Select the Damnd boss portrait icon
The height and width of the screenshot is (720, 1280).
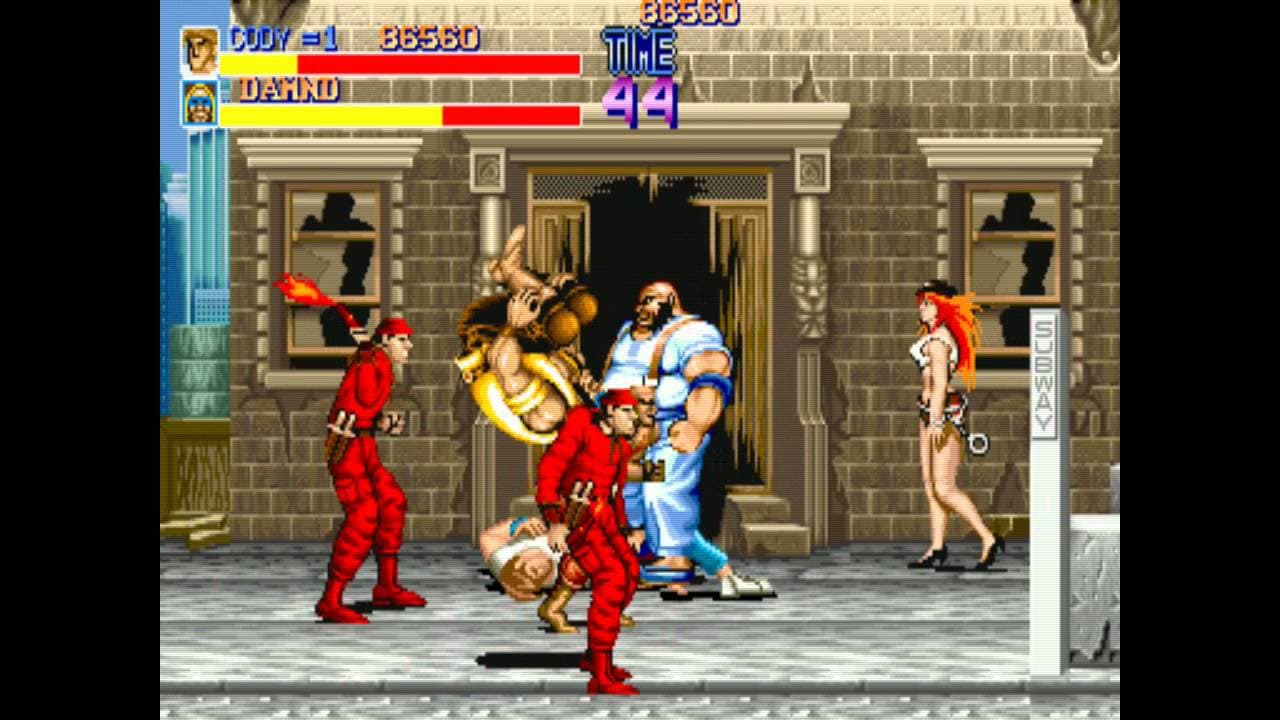coord(201,102)
